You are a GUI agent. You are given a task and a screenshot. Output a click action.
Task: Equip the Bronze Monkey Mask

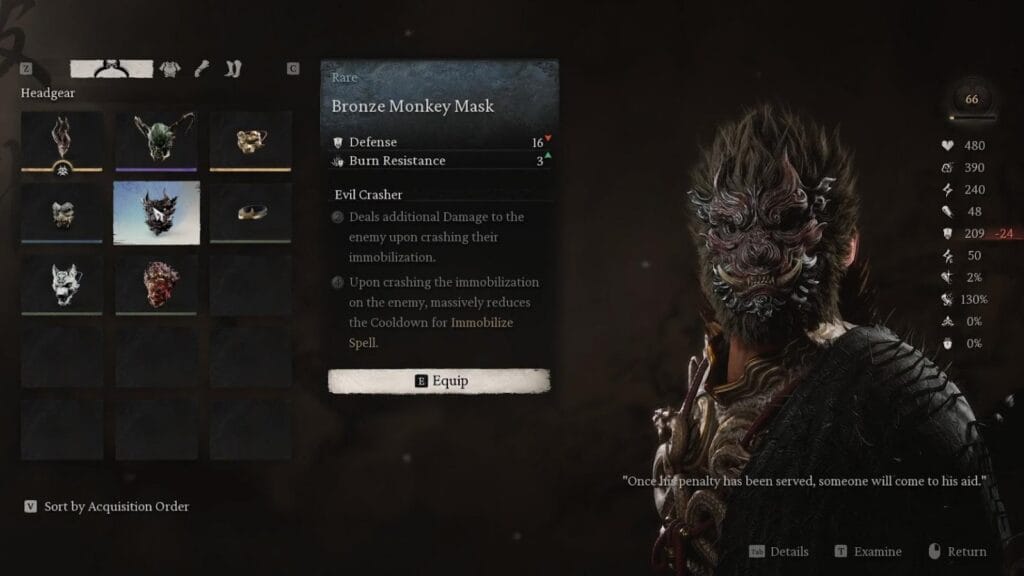(439, 381)
